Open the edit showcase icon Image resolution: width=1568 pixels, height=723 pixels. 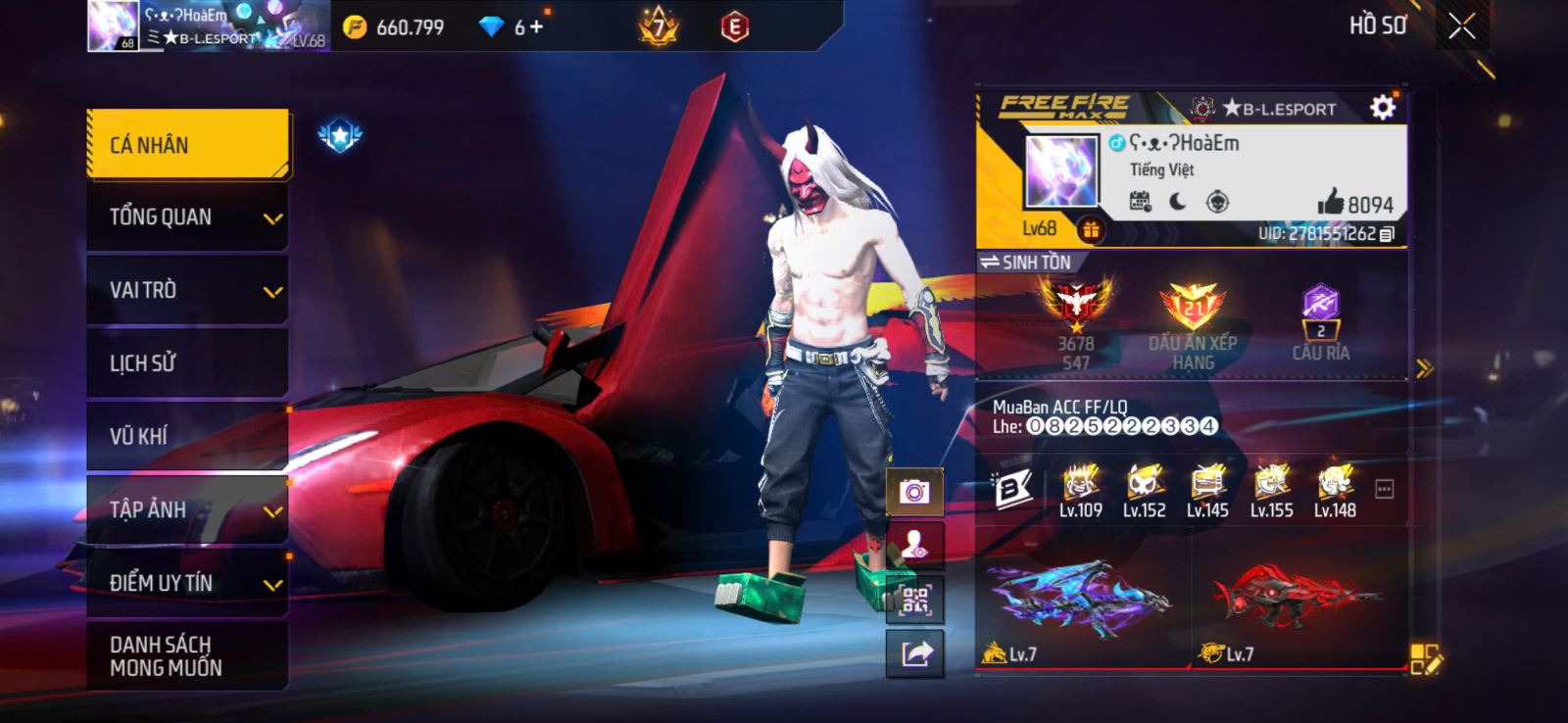(x=1425, y=659)
